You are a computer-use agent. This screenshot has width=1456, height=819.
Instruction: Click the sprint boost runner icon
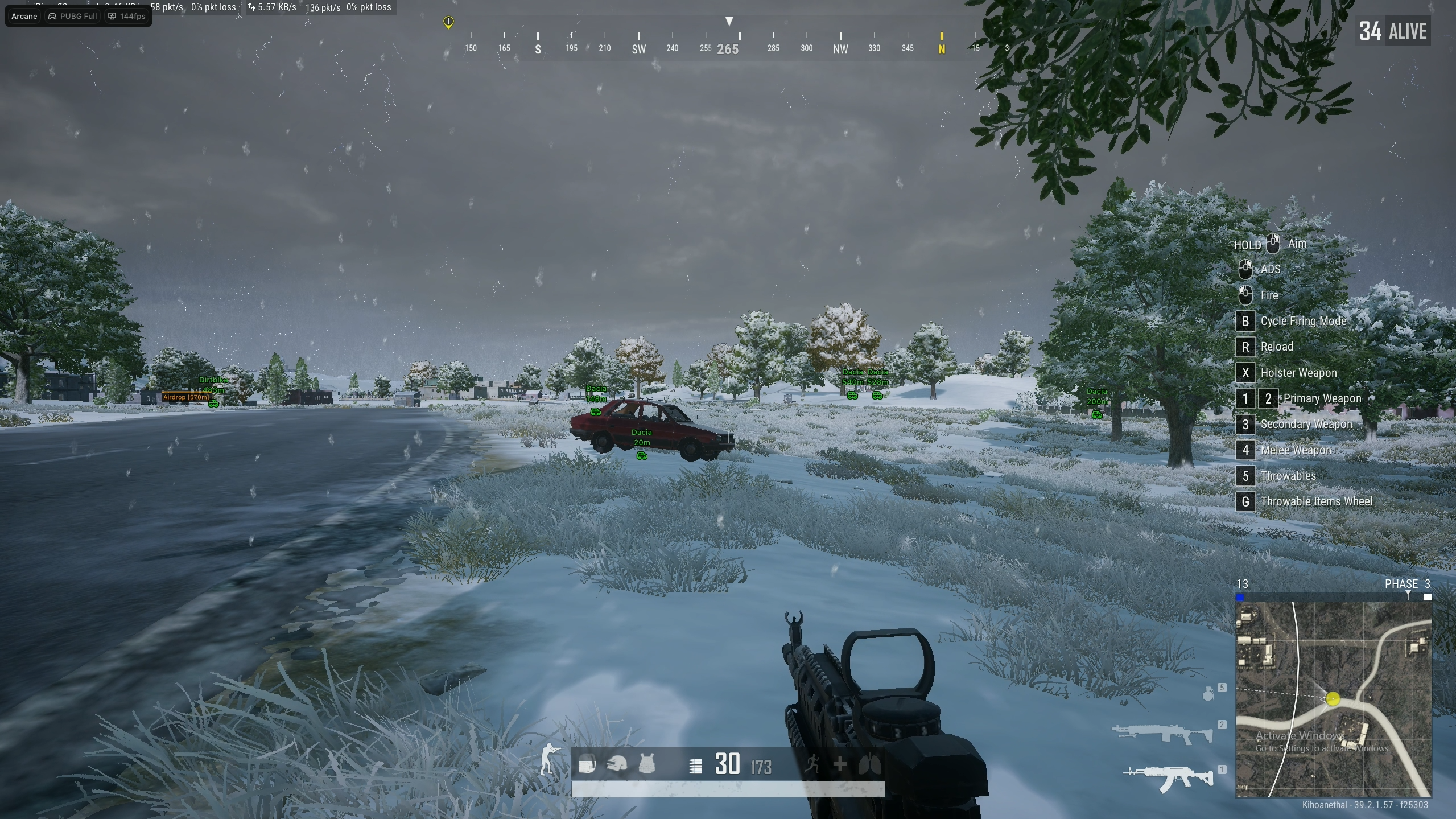click(x=812, y=764)
